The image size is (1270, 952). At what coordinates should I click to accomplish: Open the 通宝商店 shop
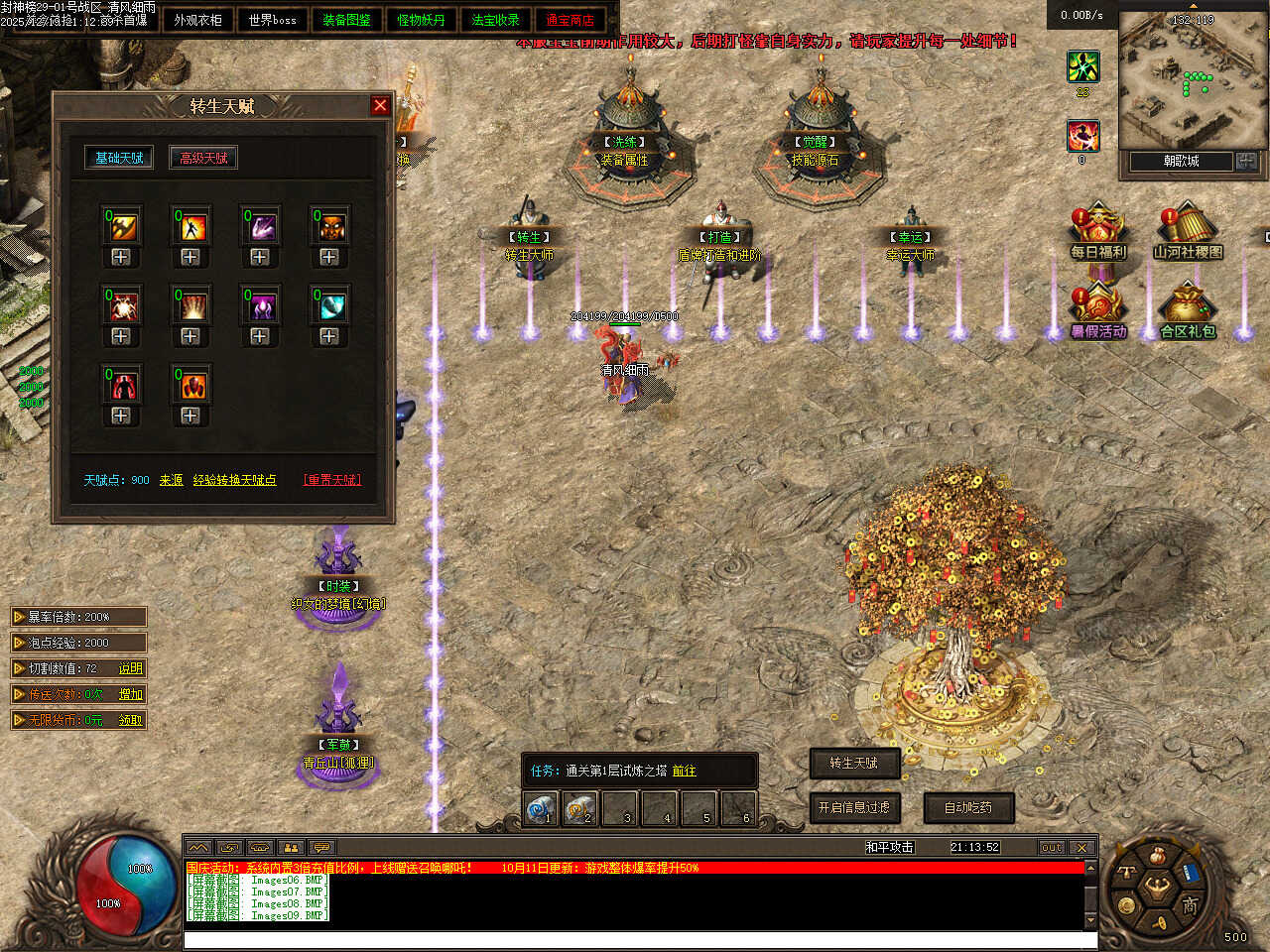570,20
